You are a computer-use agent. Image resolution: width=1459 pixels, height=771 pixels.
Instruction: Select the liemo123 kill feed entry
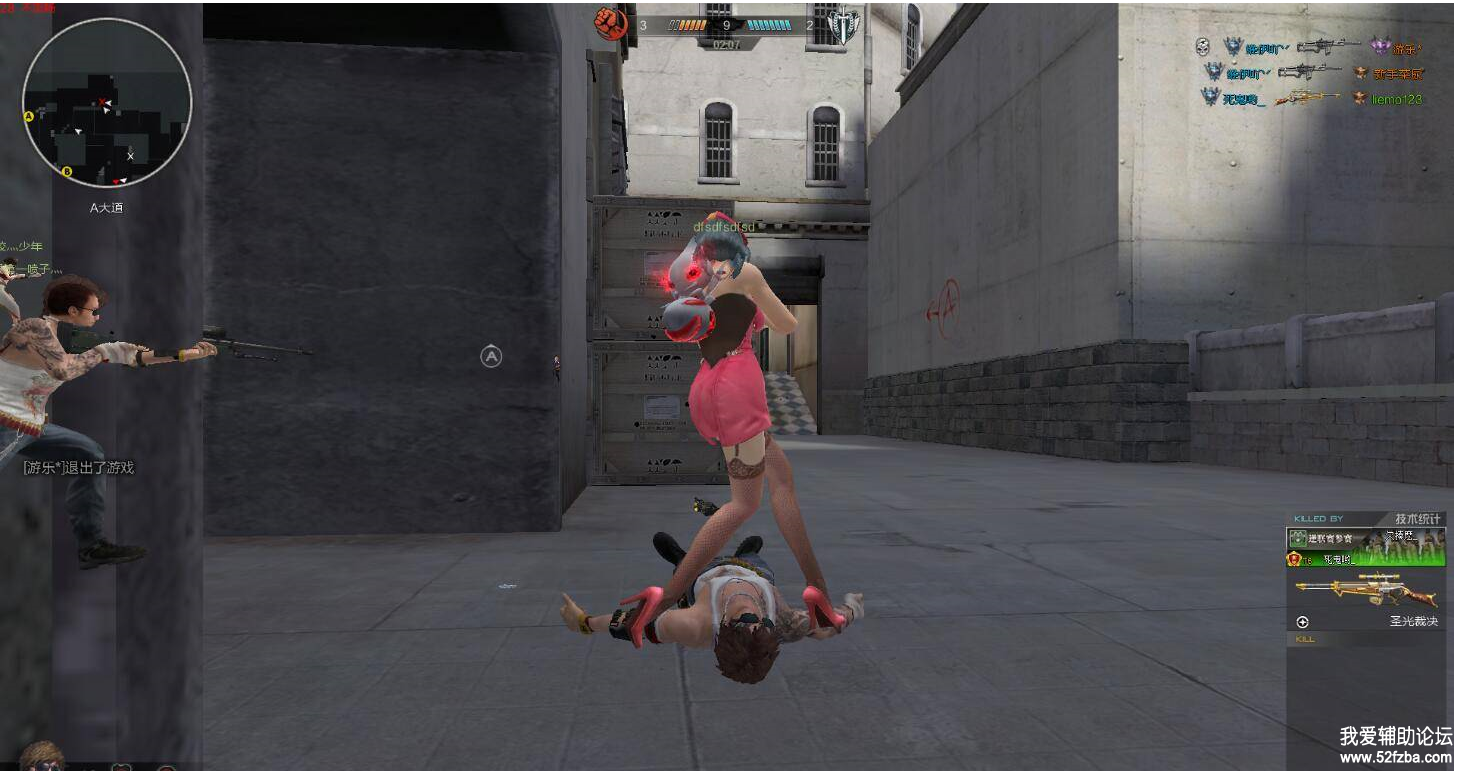tap(1396, 99)
